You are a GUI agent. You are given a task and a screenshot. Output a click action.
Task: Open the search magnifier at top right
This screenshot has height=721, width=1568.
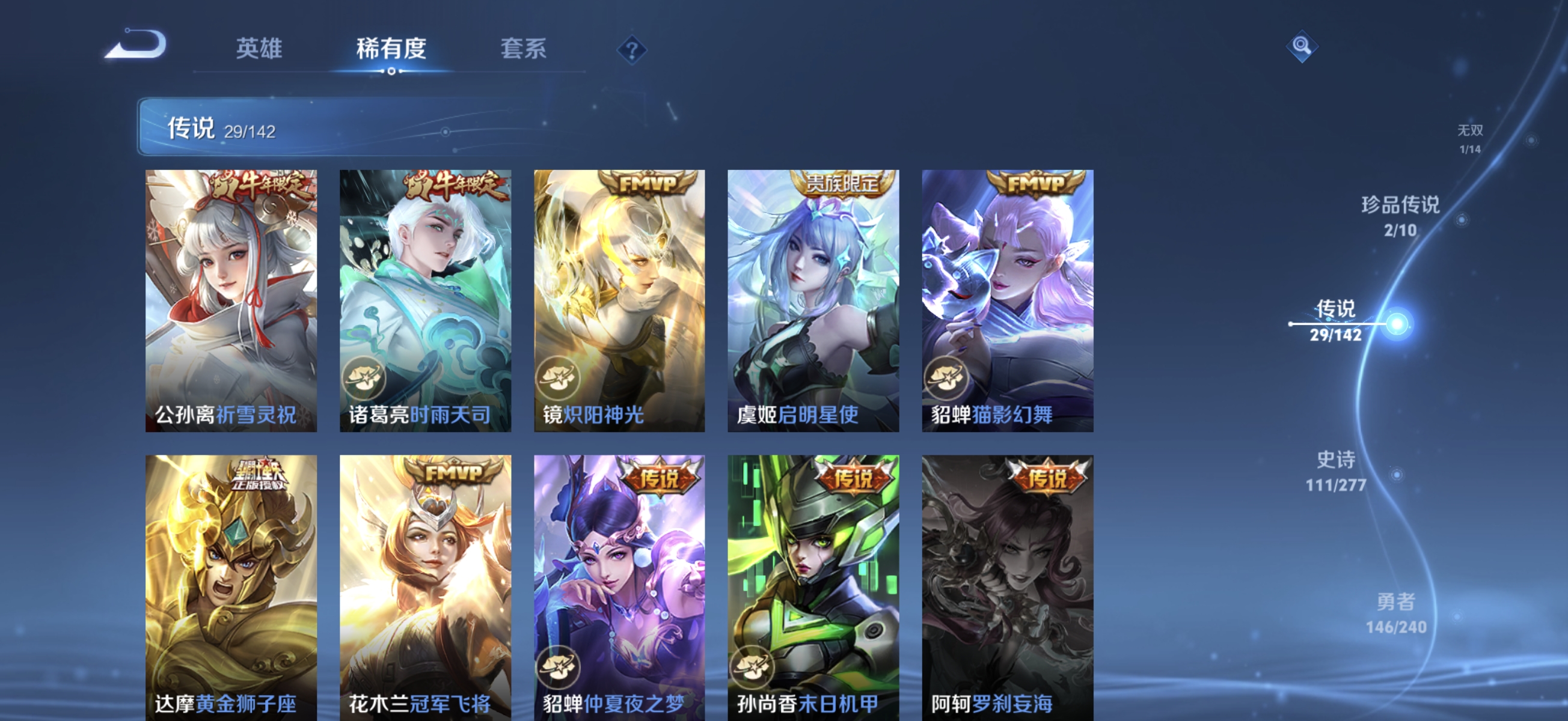click(x=1303, y=46)
